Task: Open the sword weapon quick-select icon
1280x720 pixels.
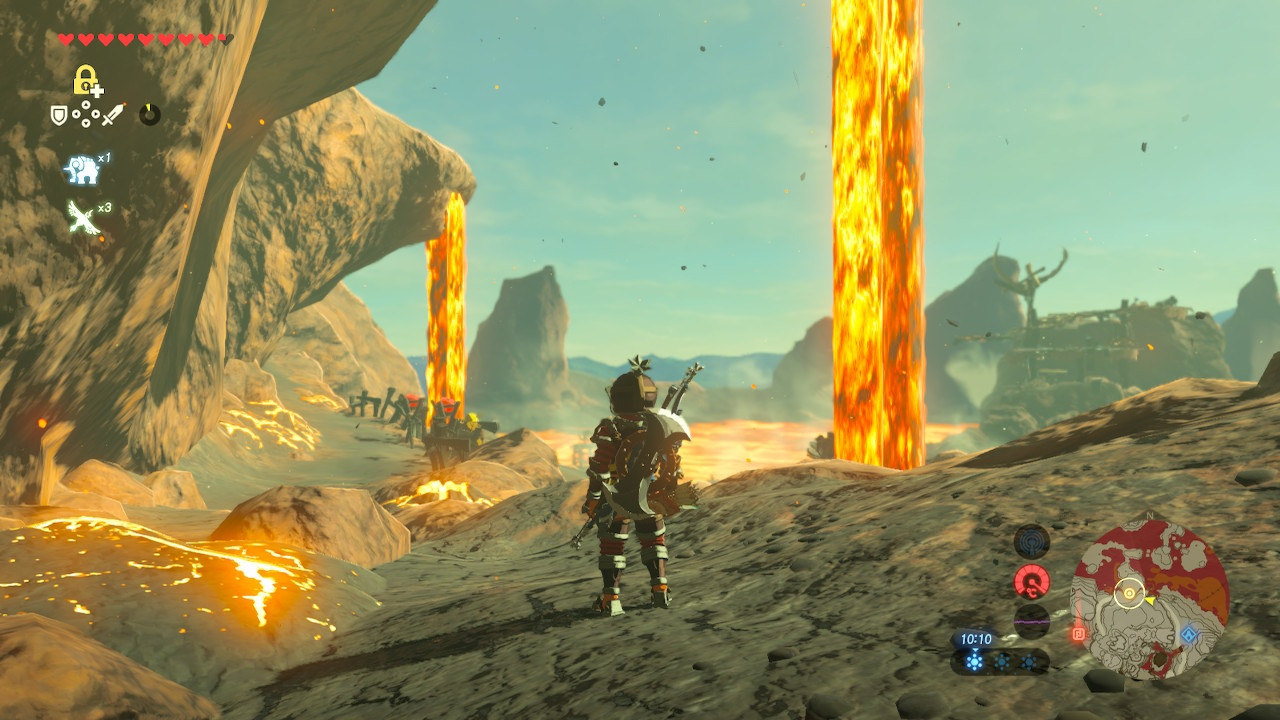Action: pyautogui.click(x=112, y=115)
